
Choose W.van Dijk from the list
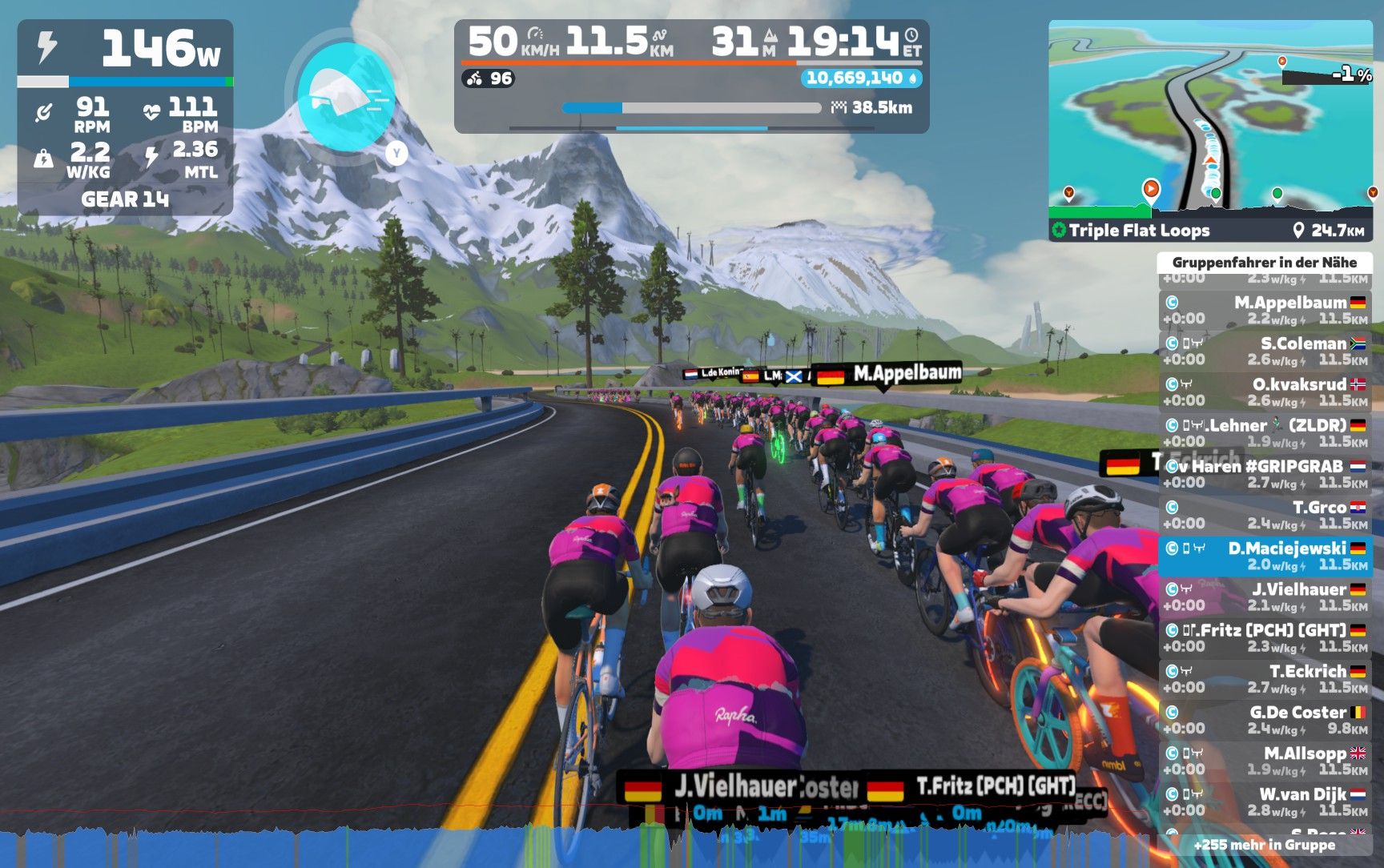pyautogui.click(x=1265, y=802)
